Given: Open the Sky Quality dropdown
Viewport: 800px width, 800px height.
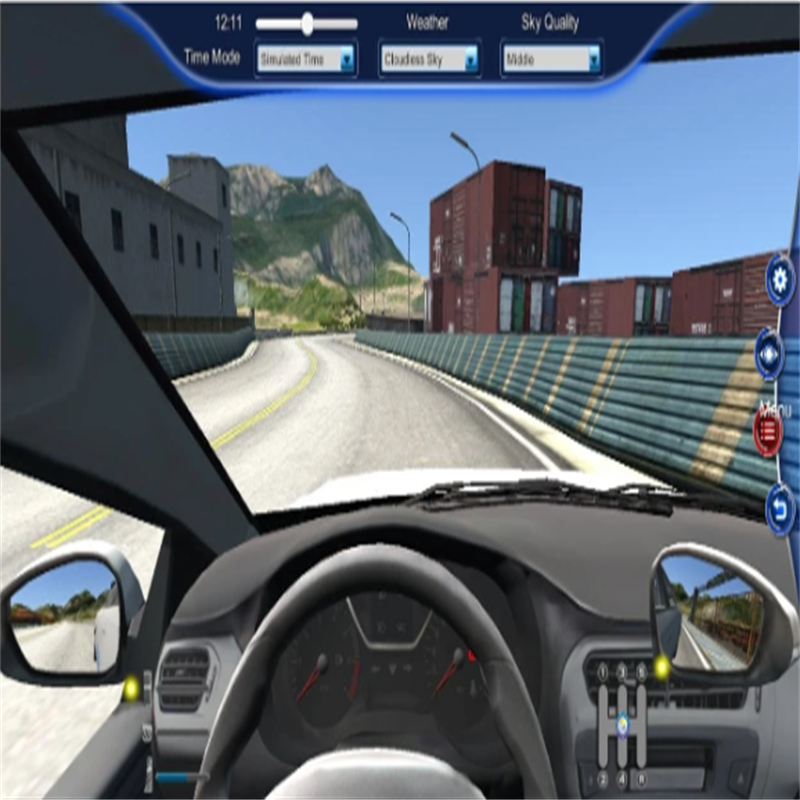Looking at the screenshot, I should (x=552, y=60).
